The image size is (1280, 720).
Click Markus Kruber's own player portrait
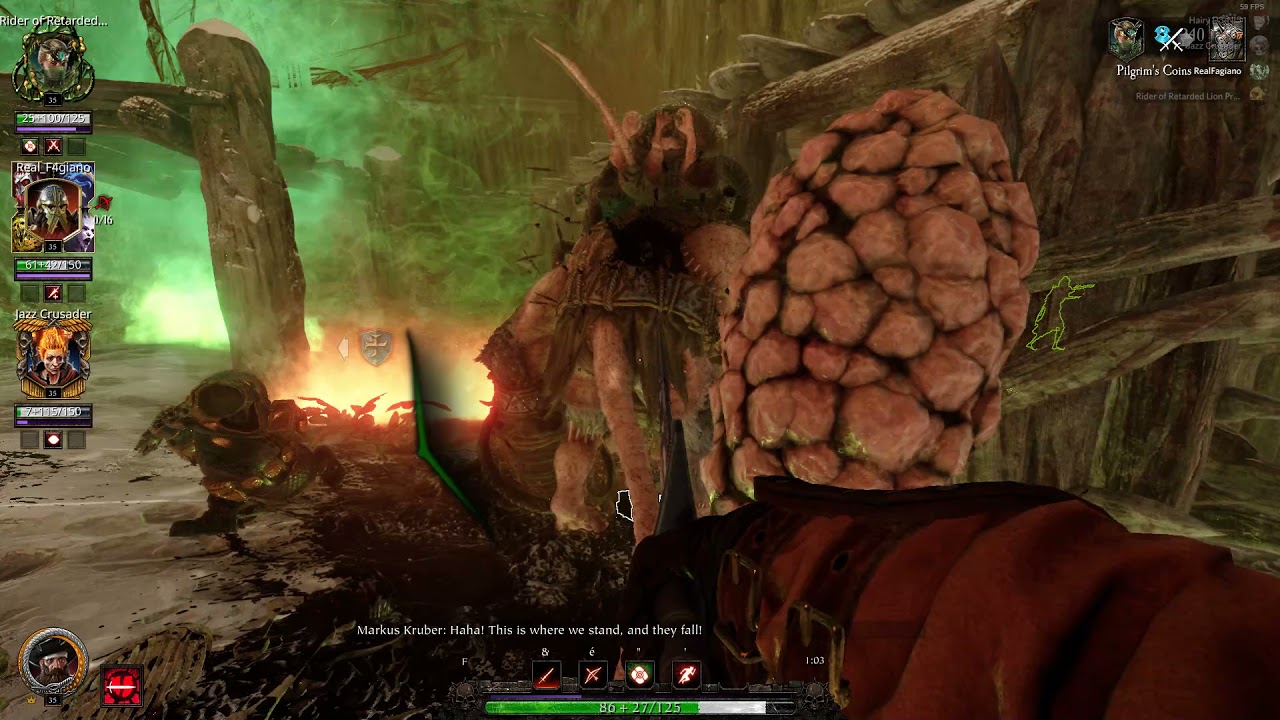coord(52,664)
